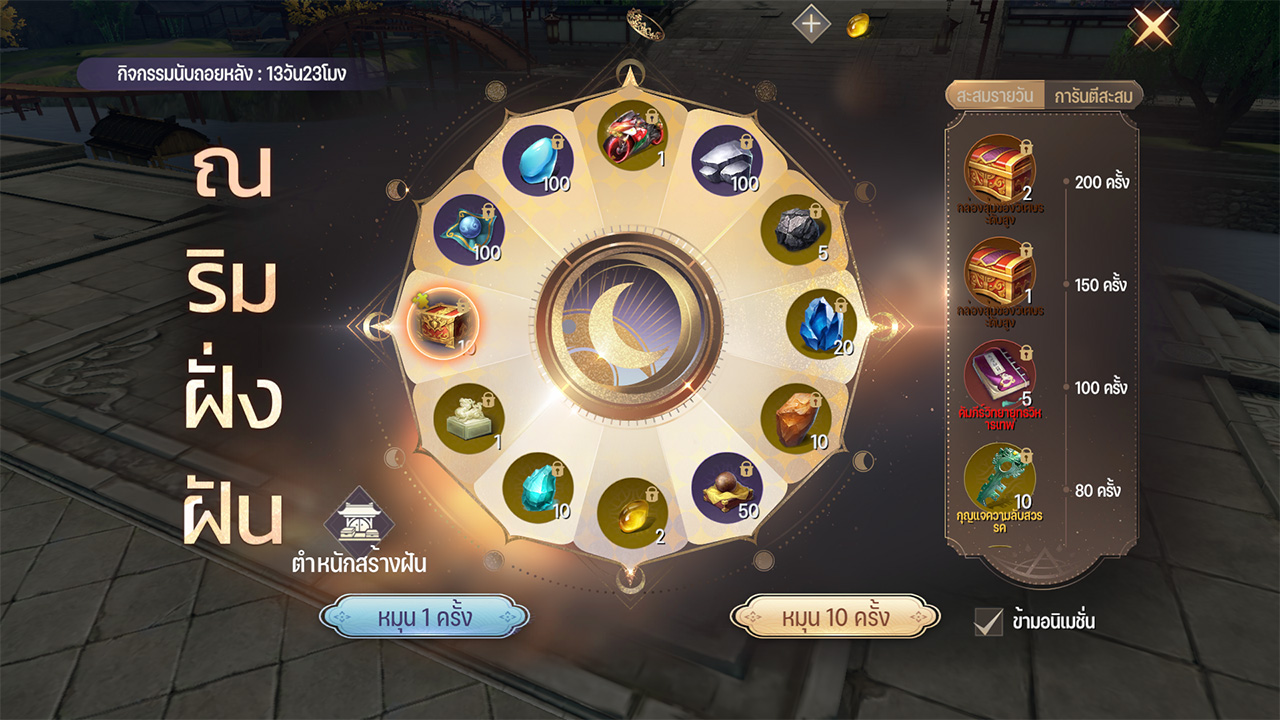Spin the wheel with หมุน 1 ครั้ง
1280x720 pixels.
coord(424,616)
